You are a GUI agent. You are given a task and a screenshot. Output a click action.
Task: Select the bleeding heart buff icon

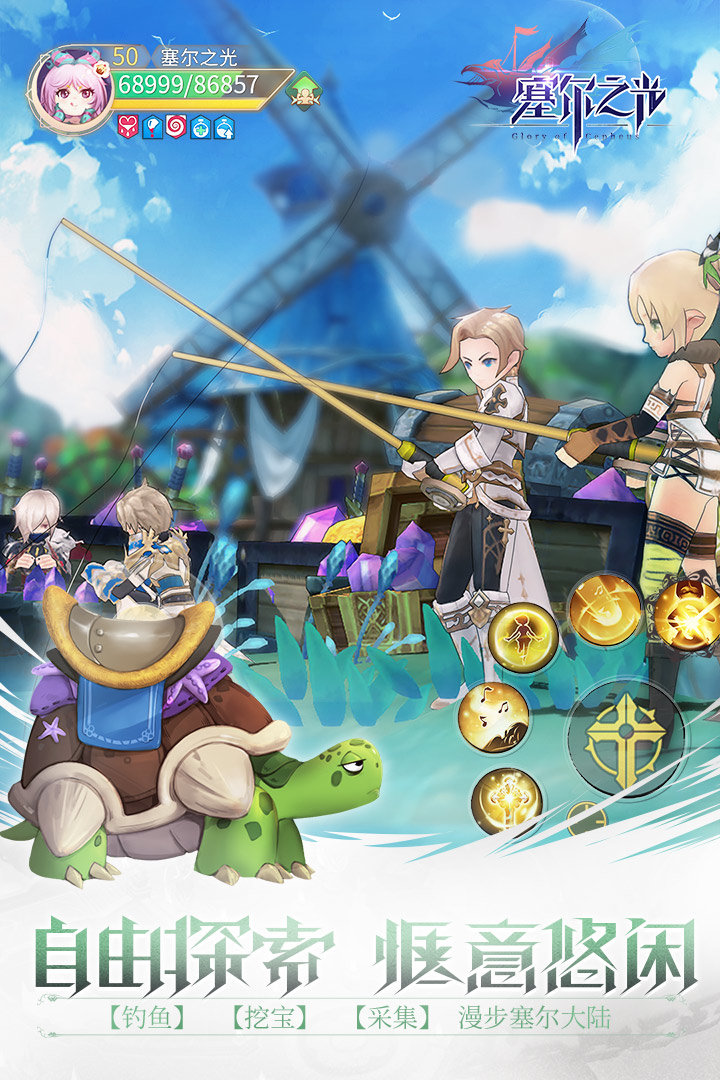tap(128, 127)
